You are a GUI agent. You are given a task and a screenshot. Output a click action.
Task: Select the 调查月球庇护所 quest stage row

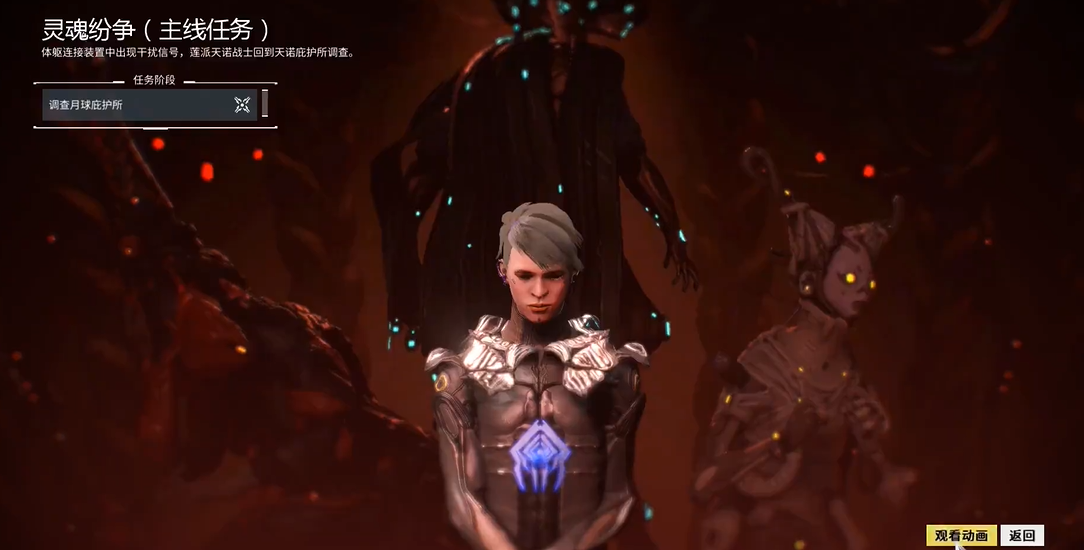[135, 105]
